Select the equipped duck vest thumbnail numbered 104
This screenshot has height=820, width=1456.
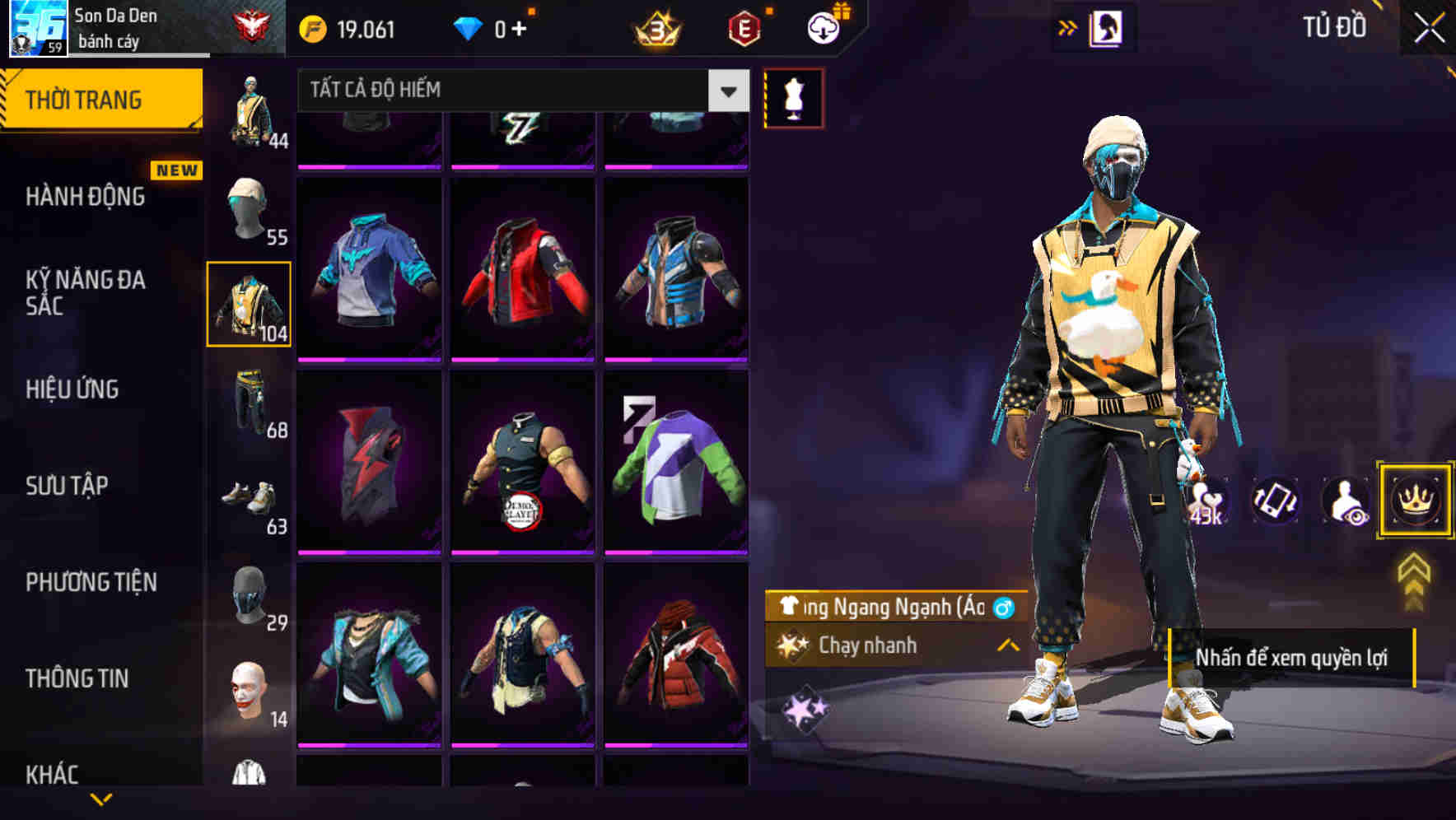point(250,304)
